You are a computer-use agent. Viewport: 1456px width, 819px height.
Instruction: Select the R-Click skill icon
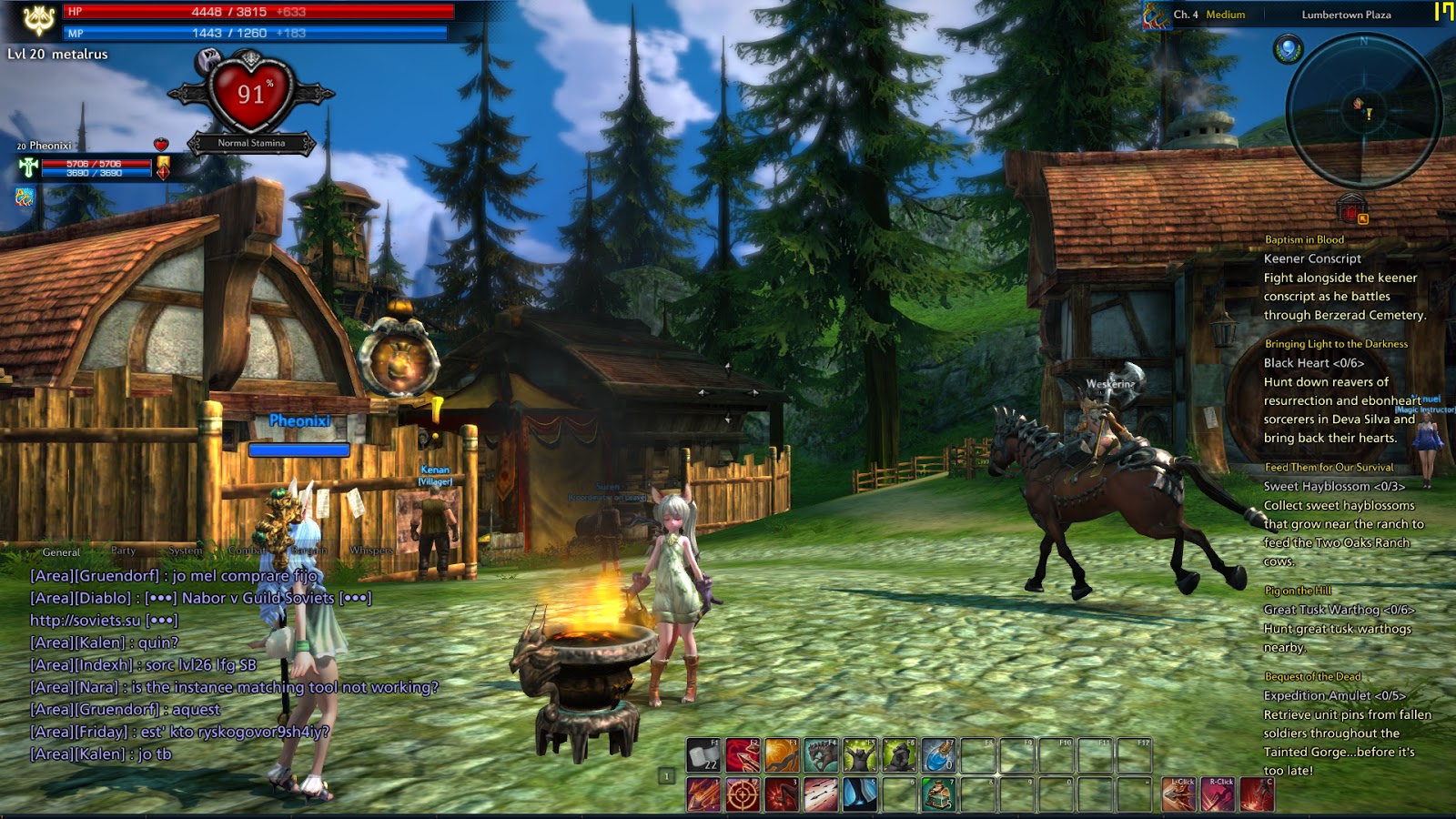1218,794
